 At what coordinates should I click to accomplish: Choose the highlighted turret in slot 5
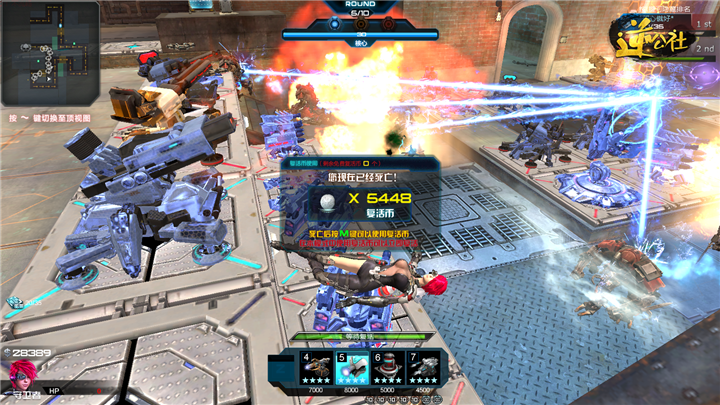pos(353,368)
